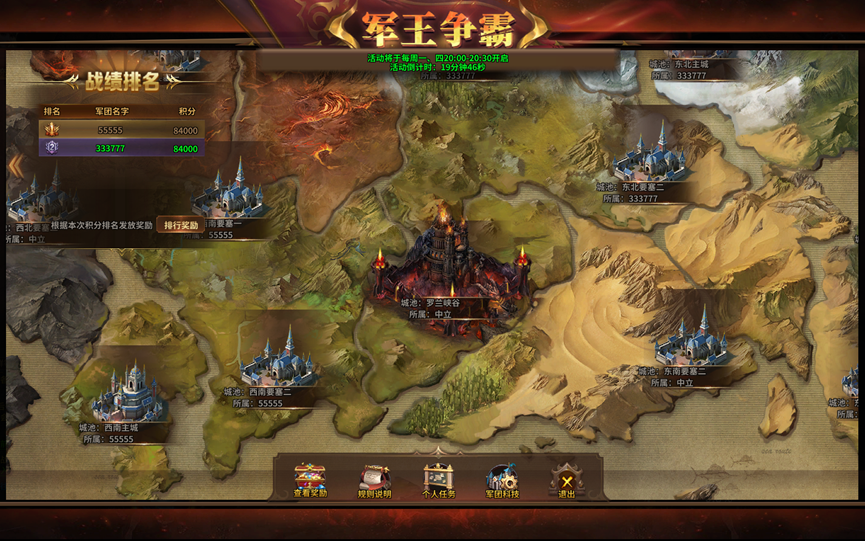Open the 规则说明 rules scroll
This screenshot has width=865, height=541.
pyautogui.click(x=375, y=479)
